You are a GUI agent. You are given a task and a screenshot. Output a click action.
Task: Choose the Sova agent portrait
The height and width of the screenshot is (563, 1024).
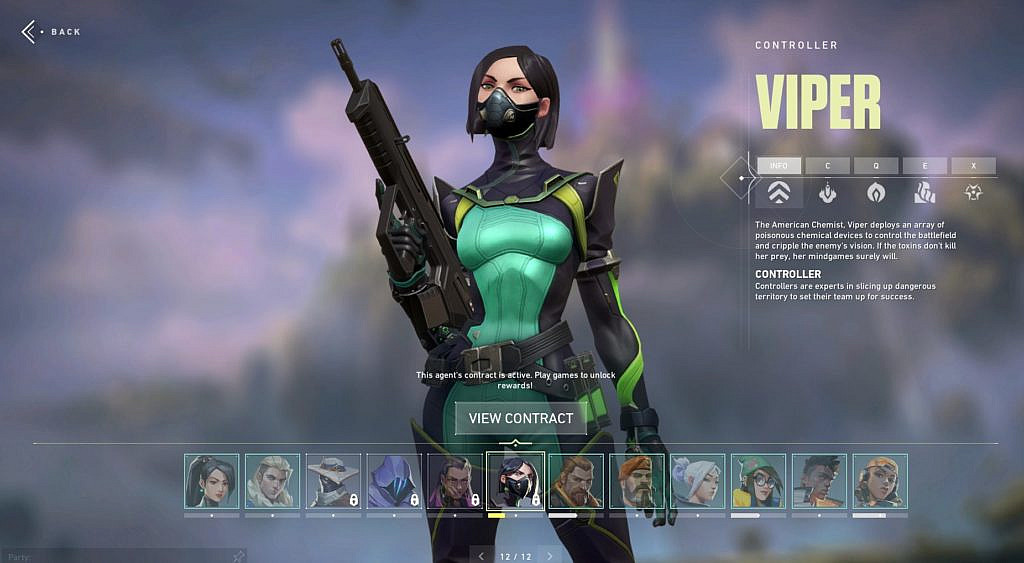pos(272,481)
